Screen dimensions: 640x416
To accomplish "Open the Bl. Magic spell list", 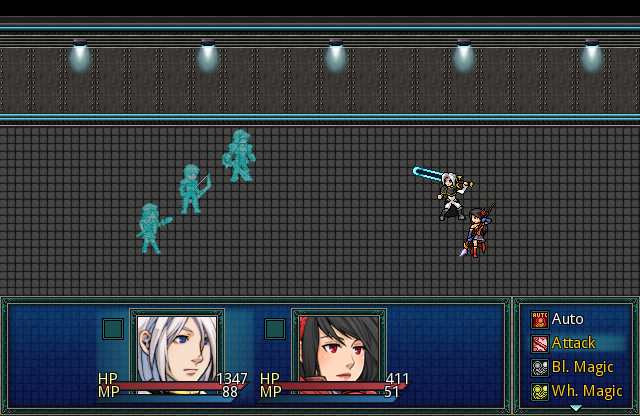I will 582,367.
